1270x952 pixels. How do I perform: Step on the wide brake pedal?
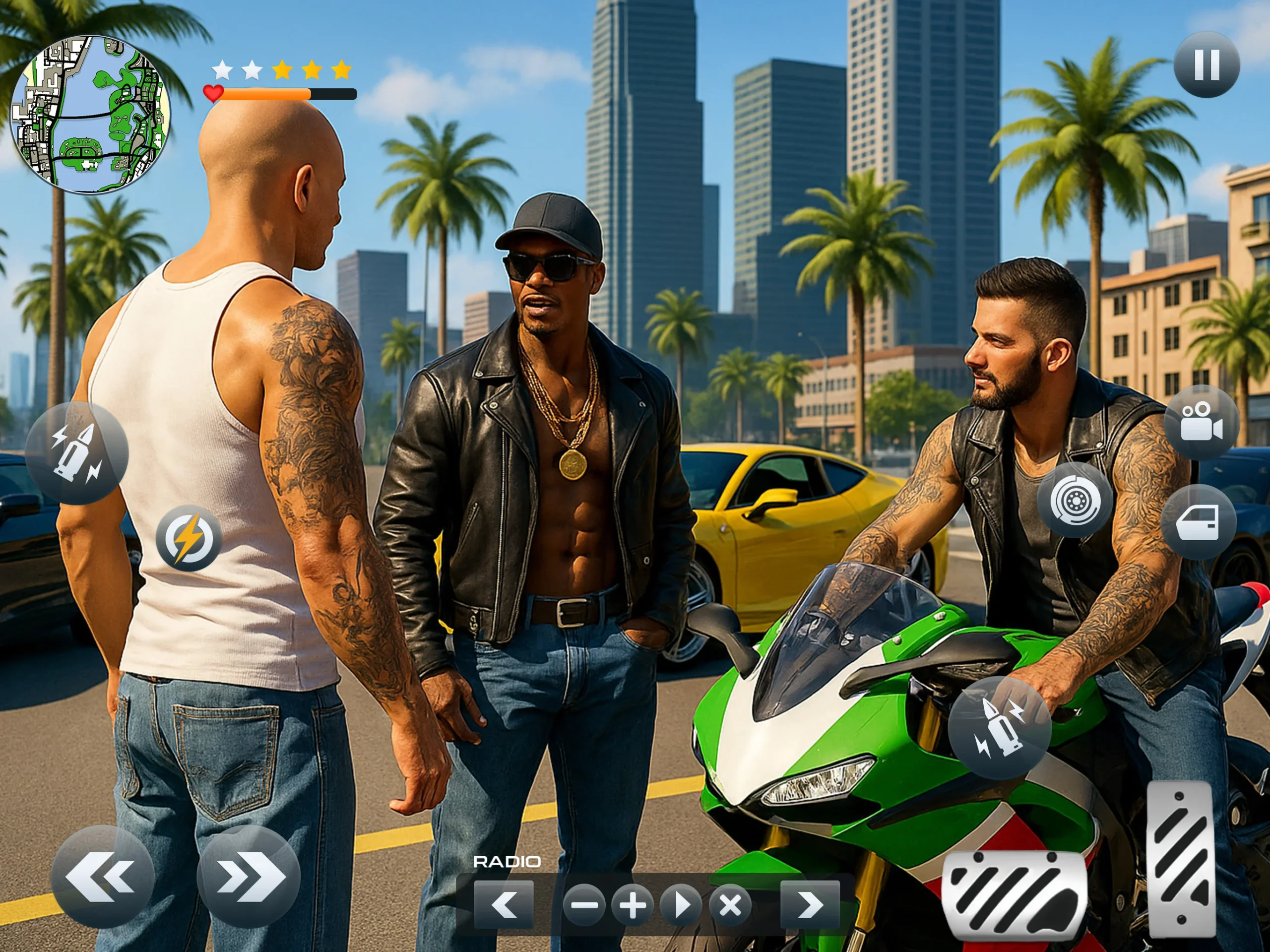click(x=1015, y=896)
